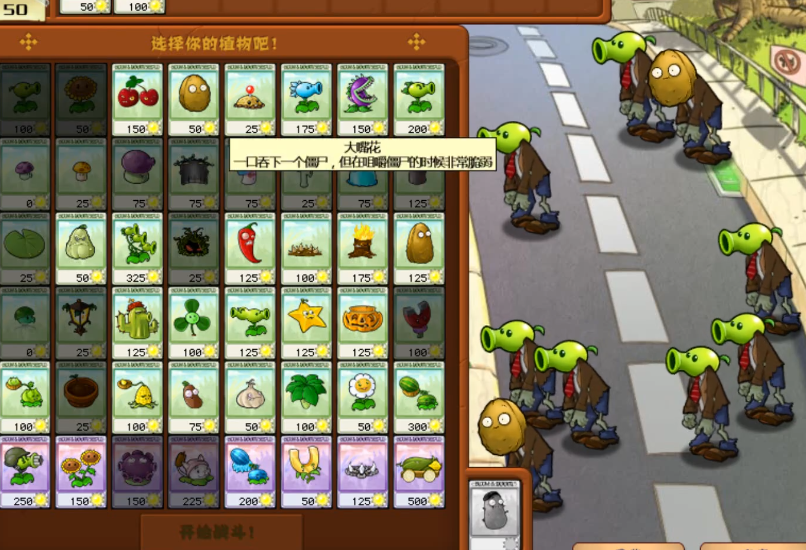The image size is (806, 550).
Task: Select the Chomper seed packet
Action: tap(362, 99)
